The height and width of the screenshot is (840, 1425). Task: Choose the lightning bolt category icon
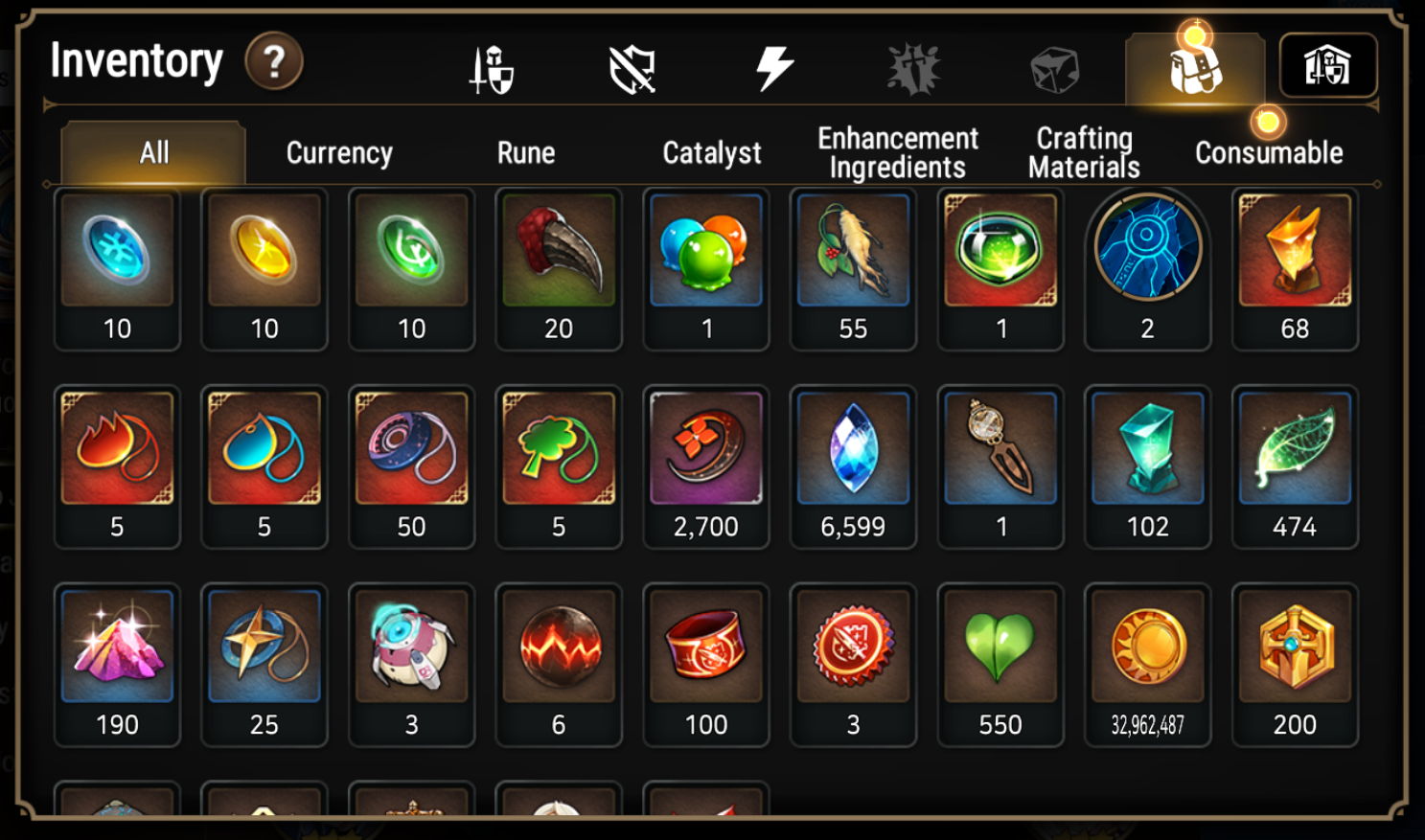point(773,68)
